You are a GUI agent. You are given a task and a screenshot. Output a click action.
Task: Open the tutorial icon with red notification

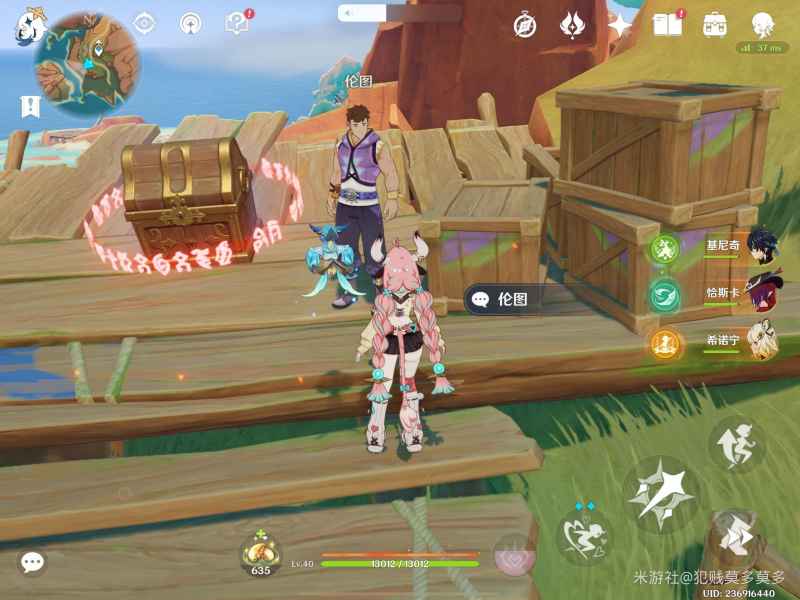237,23
